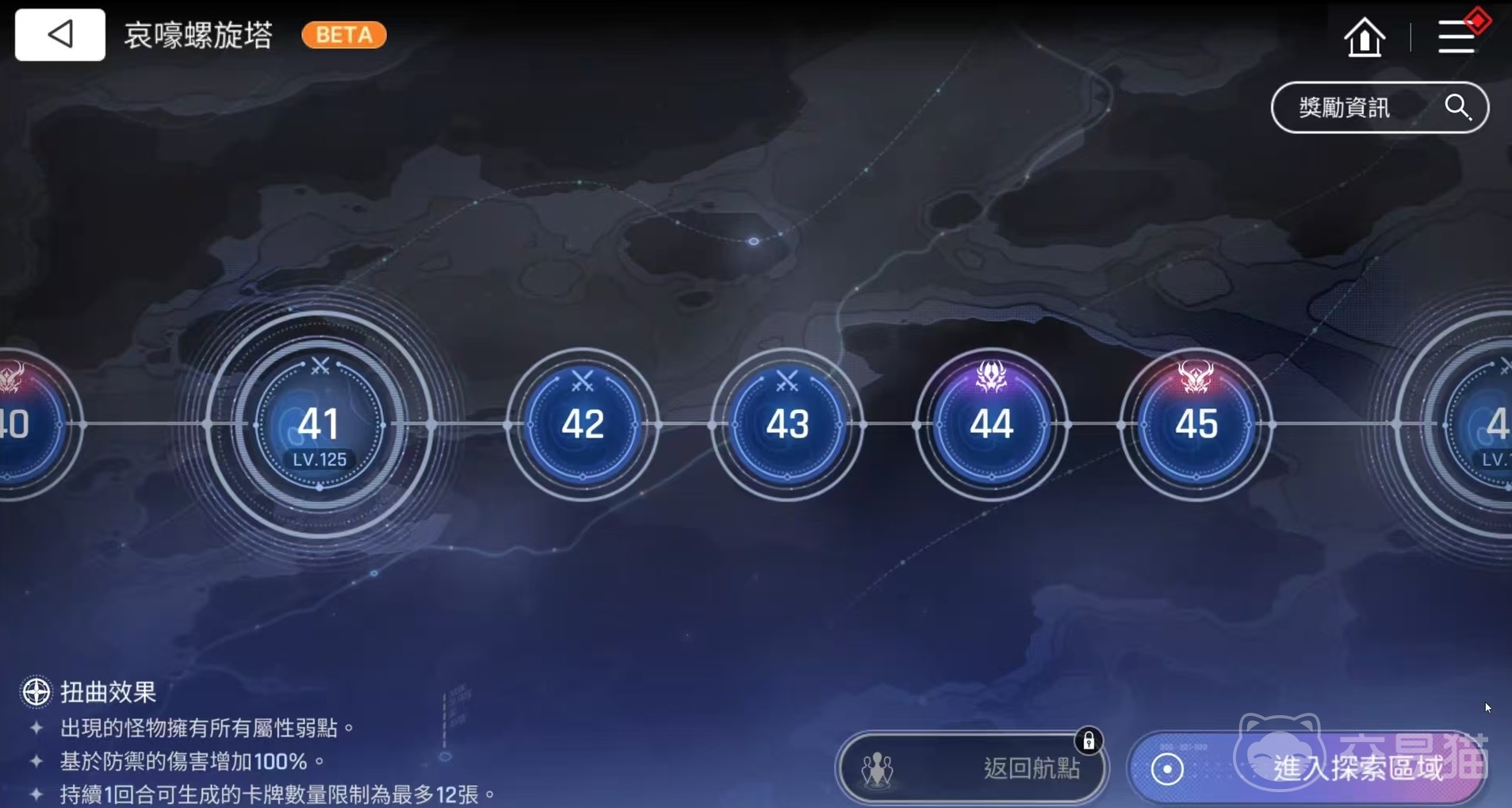
Task: Click the target reticle icon in 進入探索區域 button
Action: tap(1166, 768)
